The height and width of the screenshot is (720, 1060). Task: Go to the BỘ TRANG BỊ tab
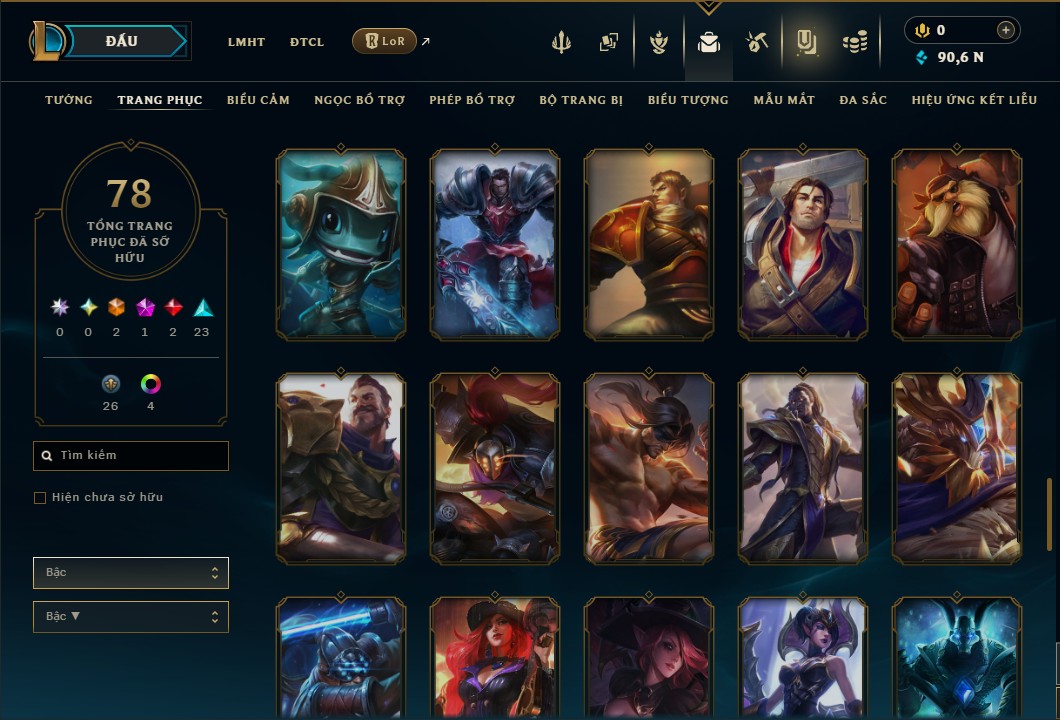pyautogui.click(x=581, y=100)
